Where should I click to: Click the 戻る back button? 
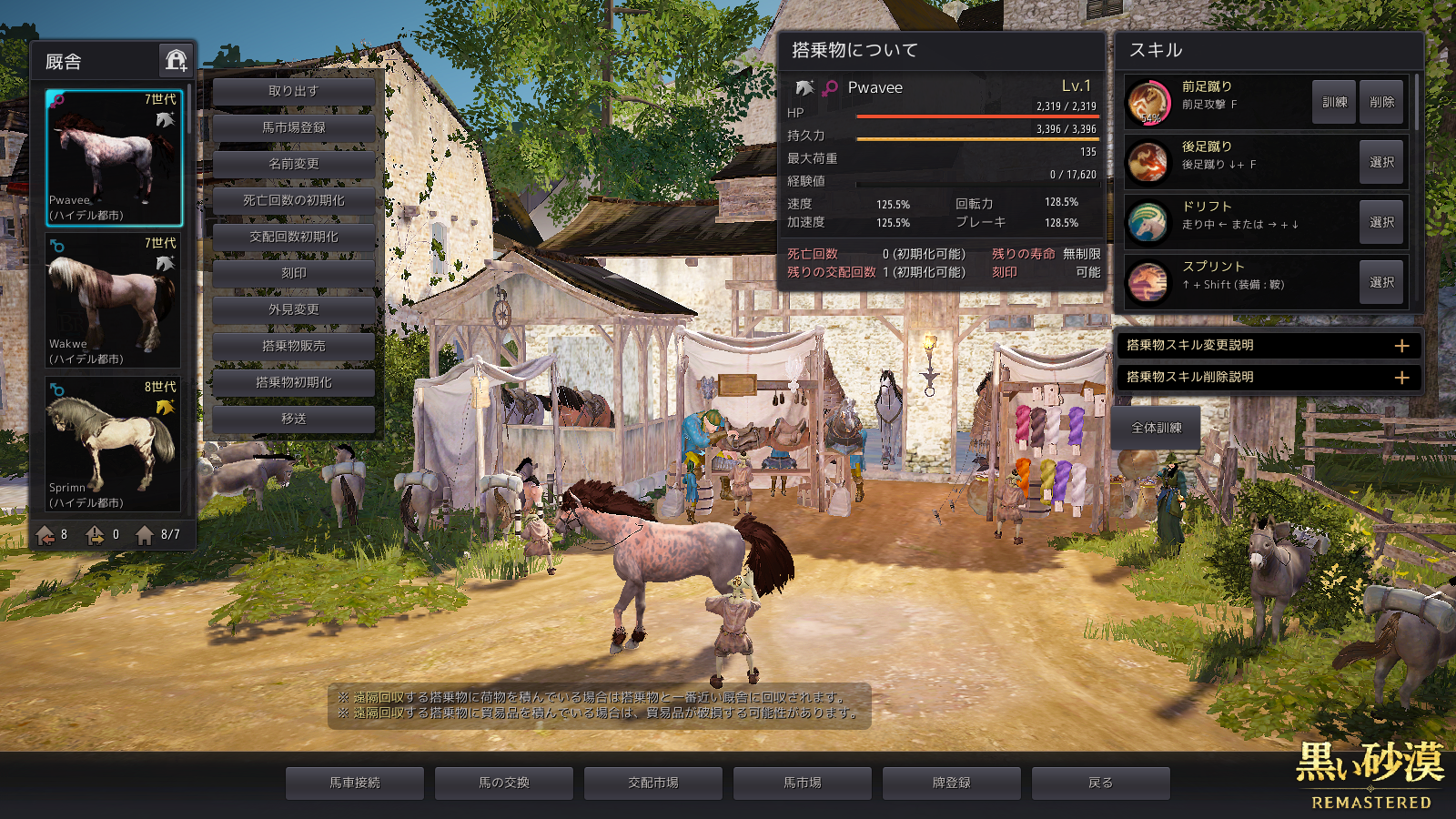pos(1100,783)
